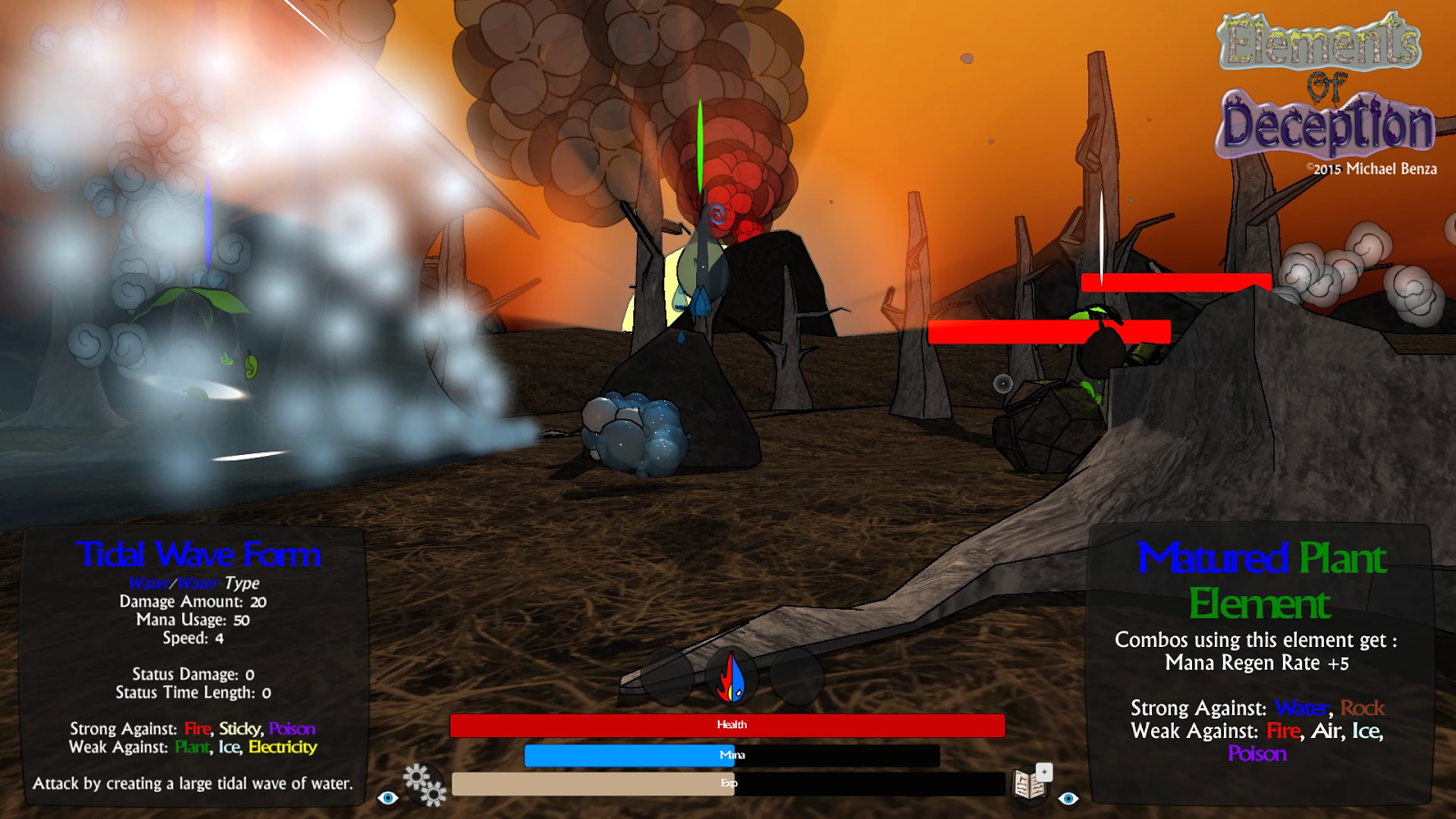Viewport: 1456px width, 819px height.
Task: Click the plus badge on the spellbook
Action: click(1044, 772)
